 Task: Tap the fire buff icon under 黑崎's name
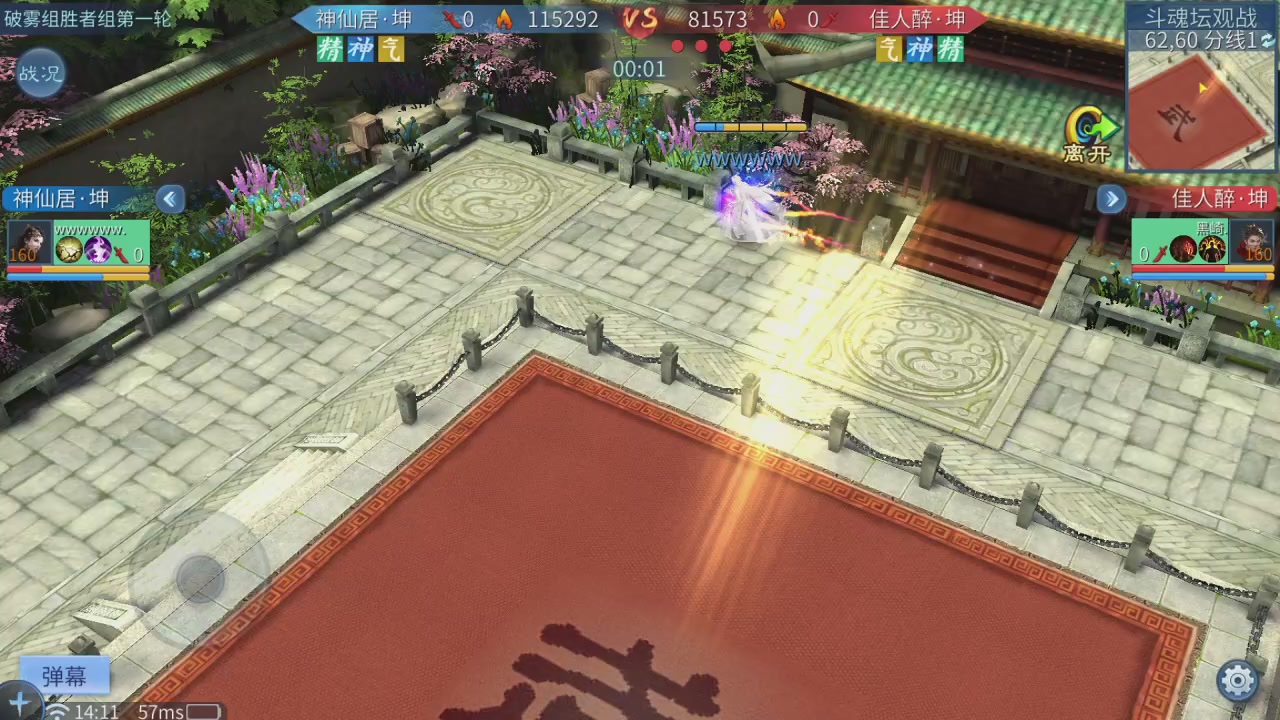1182,249
